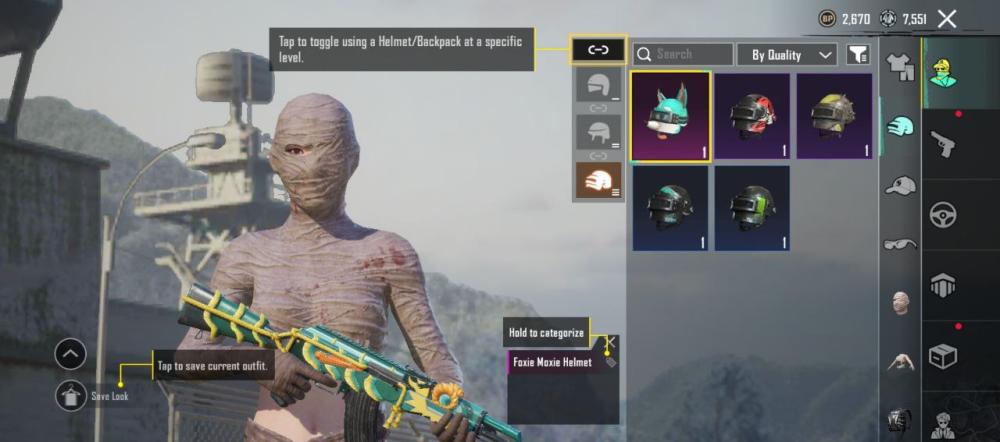Viewport: 1000px width, 442px height.
Task: Save the current outfit look
Action: [x=71, y=395]
